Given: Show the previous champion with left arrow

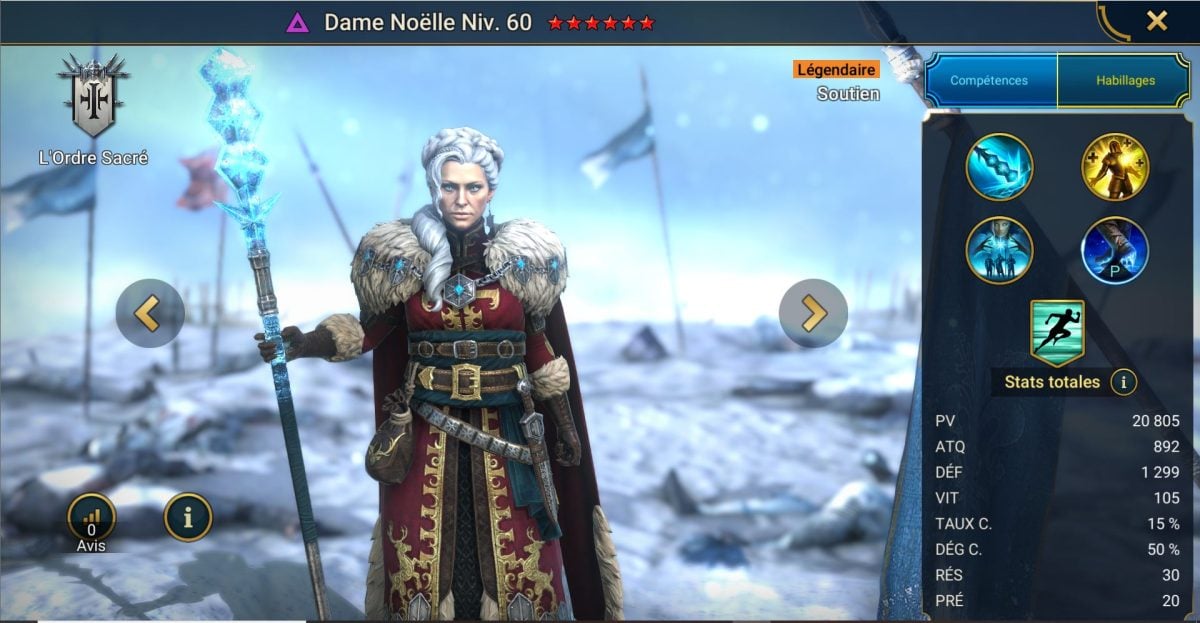Looking at the screenshot, I should [x=150, y=313].
